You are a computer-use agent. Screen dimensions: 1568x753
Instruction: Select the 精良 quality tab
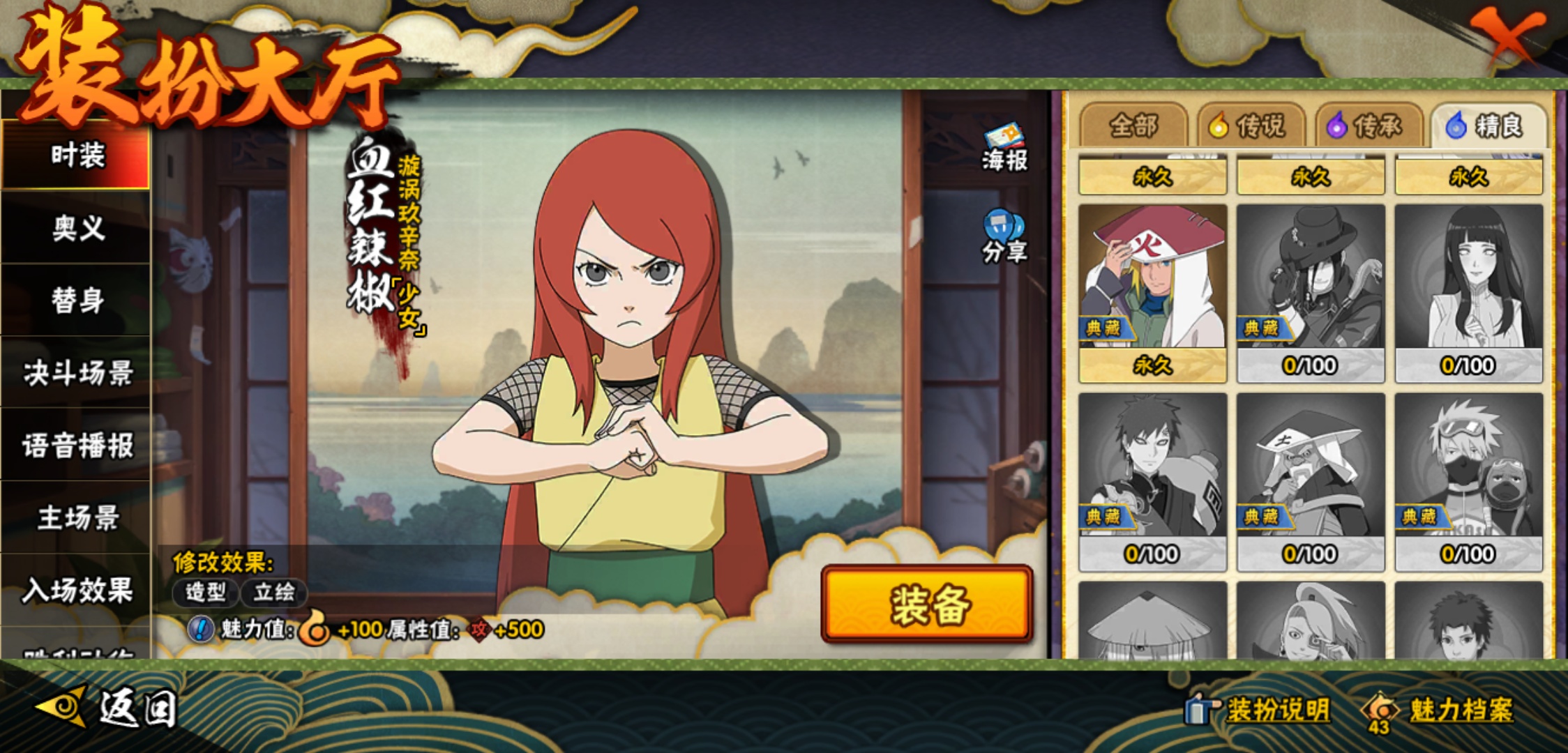click(x=1488, y=126)
